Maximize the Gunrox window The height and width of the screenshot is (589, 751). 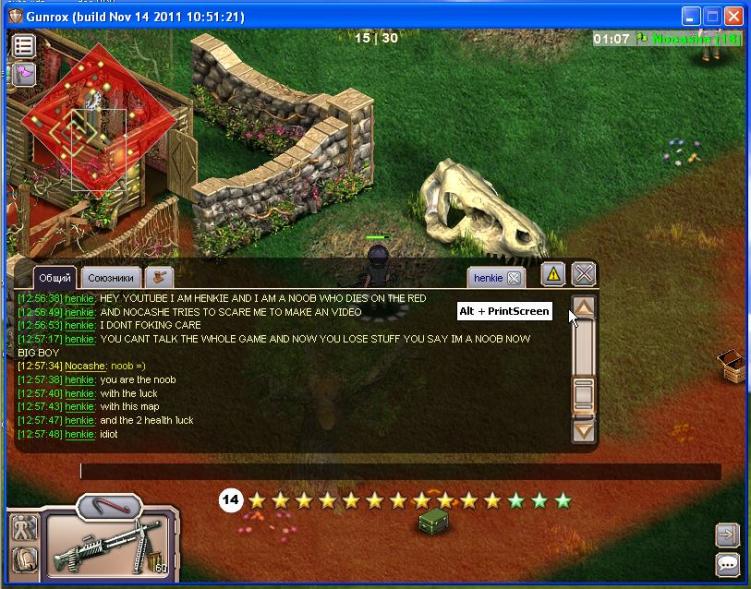point(713,16)
